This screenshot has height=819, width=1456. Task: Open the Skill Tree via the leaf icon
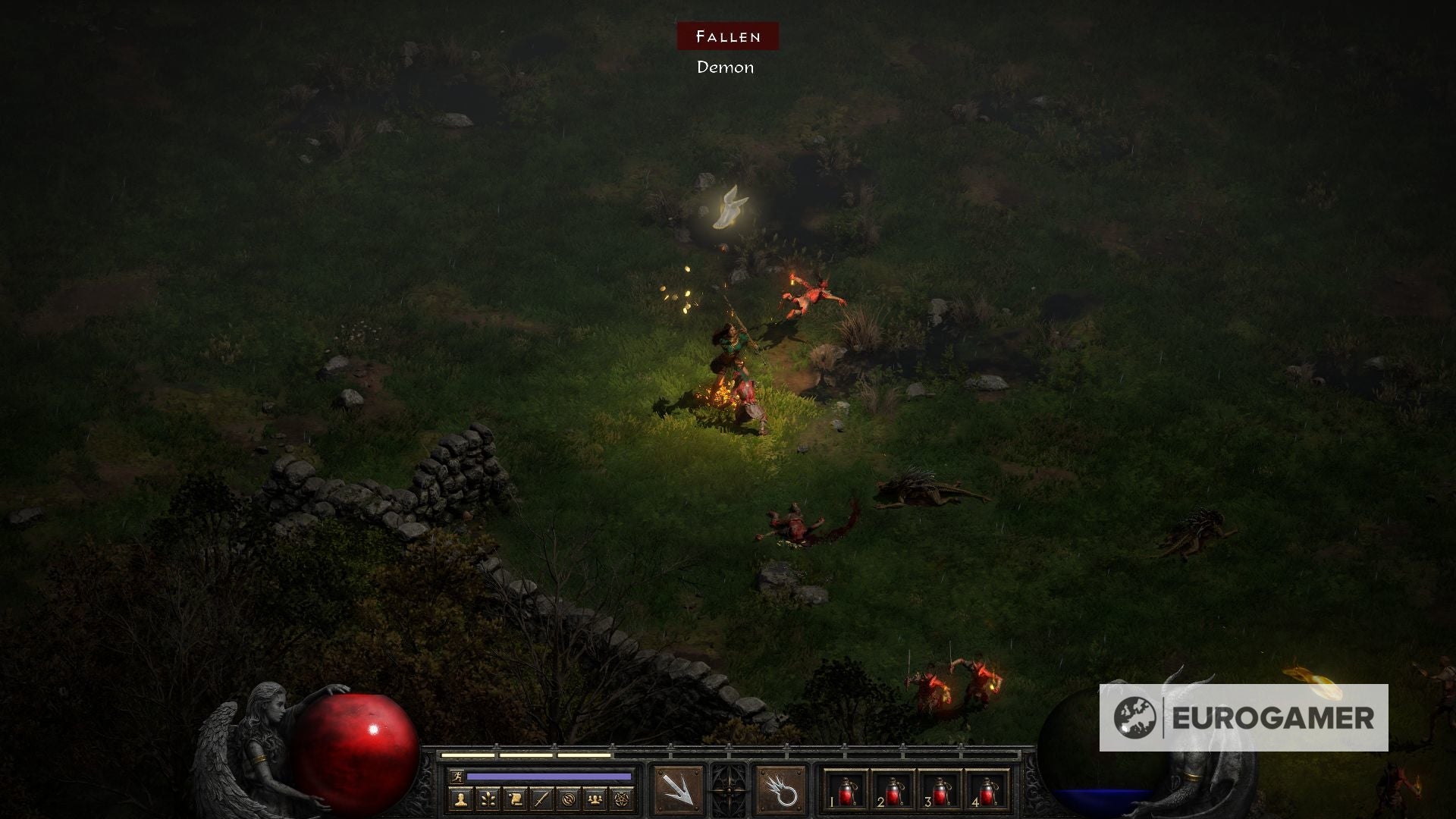[488, 799]
